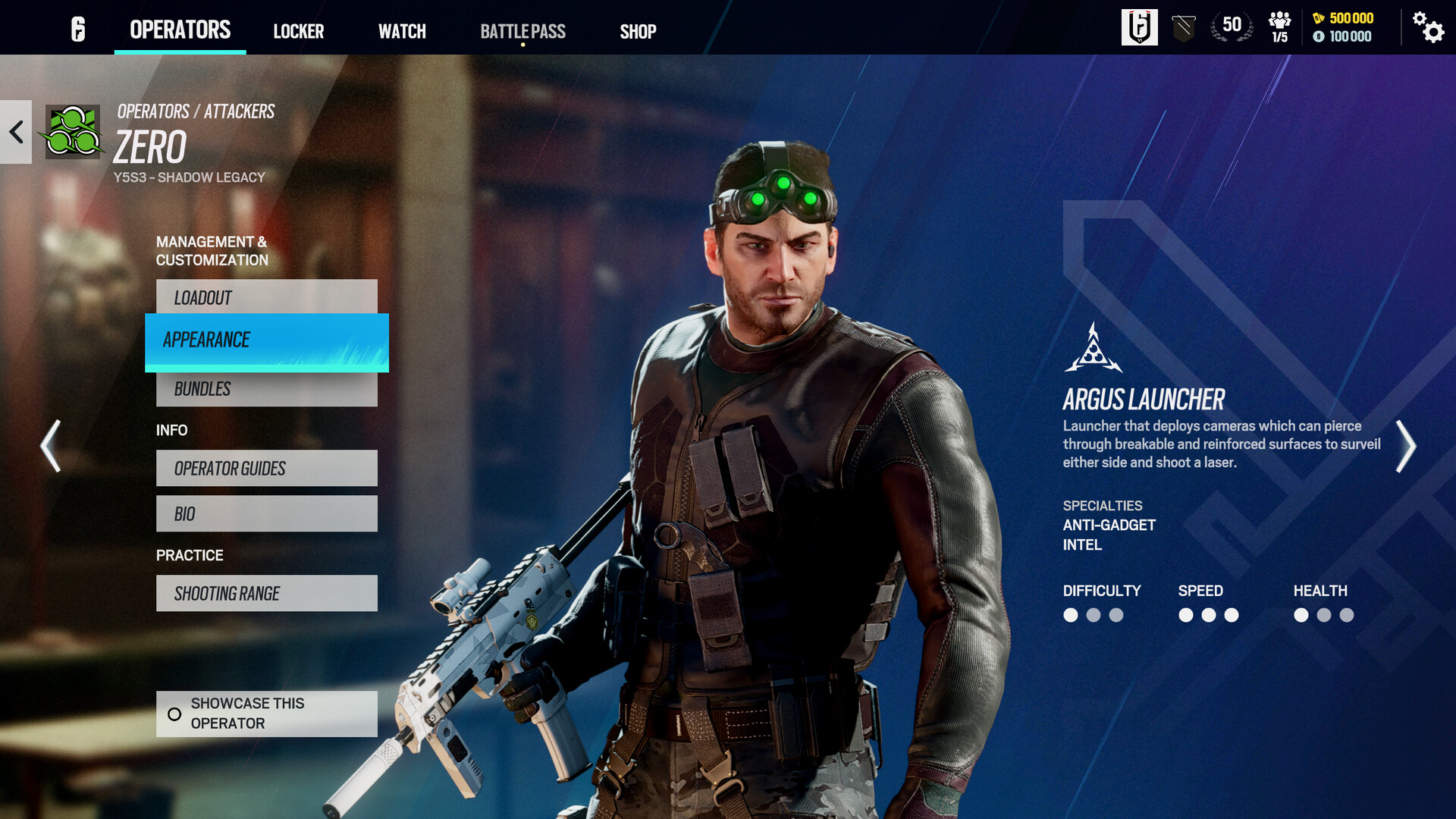Click the back arrow to leave Zero's page
Viewport: 1456px width, 819px height.
click(15, 133)
